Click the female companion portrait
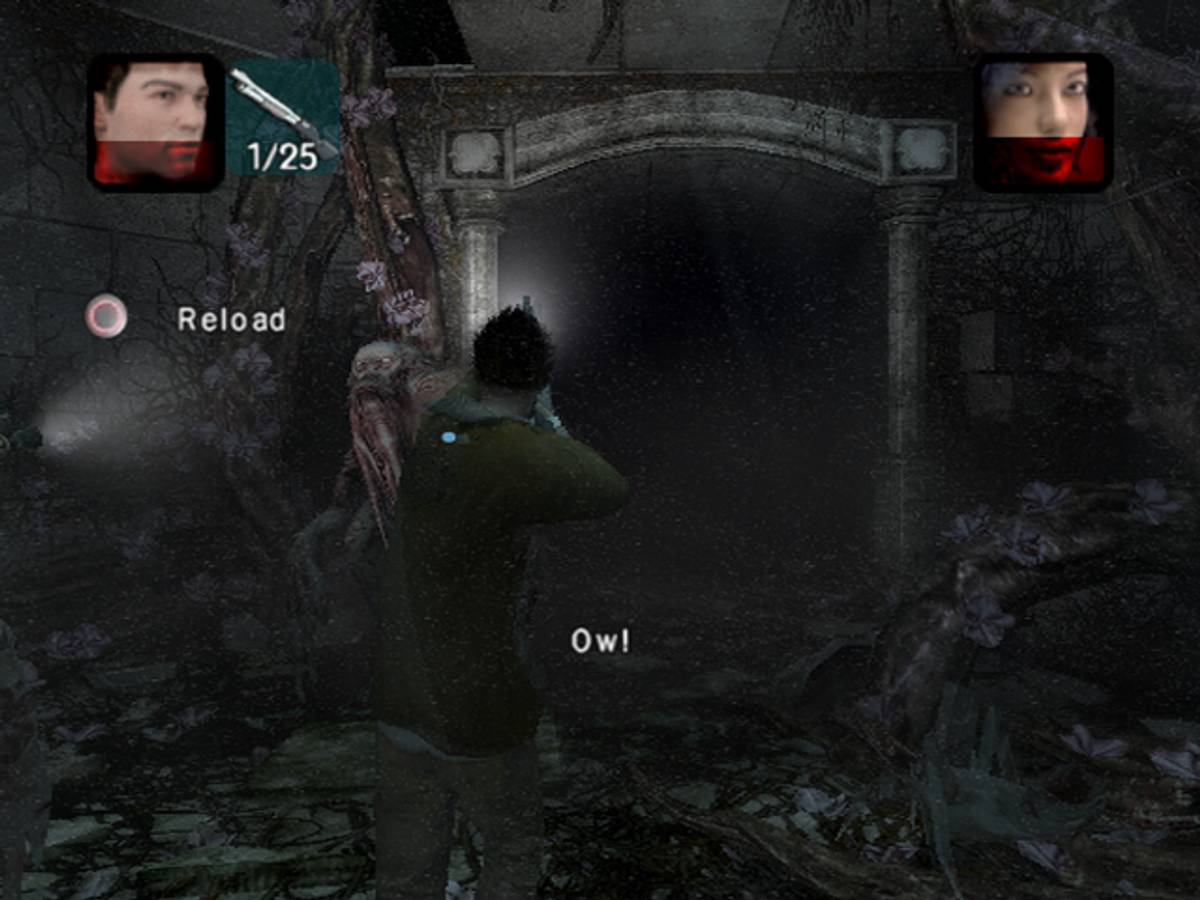This screenshot has height=900, width=1200. [x=1043, y=122]
